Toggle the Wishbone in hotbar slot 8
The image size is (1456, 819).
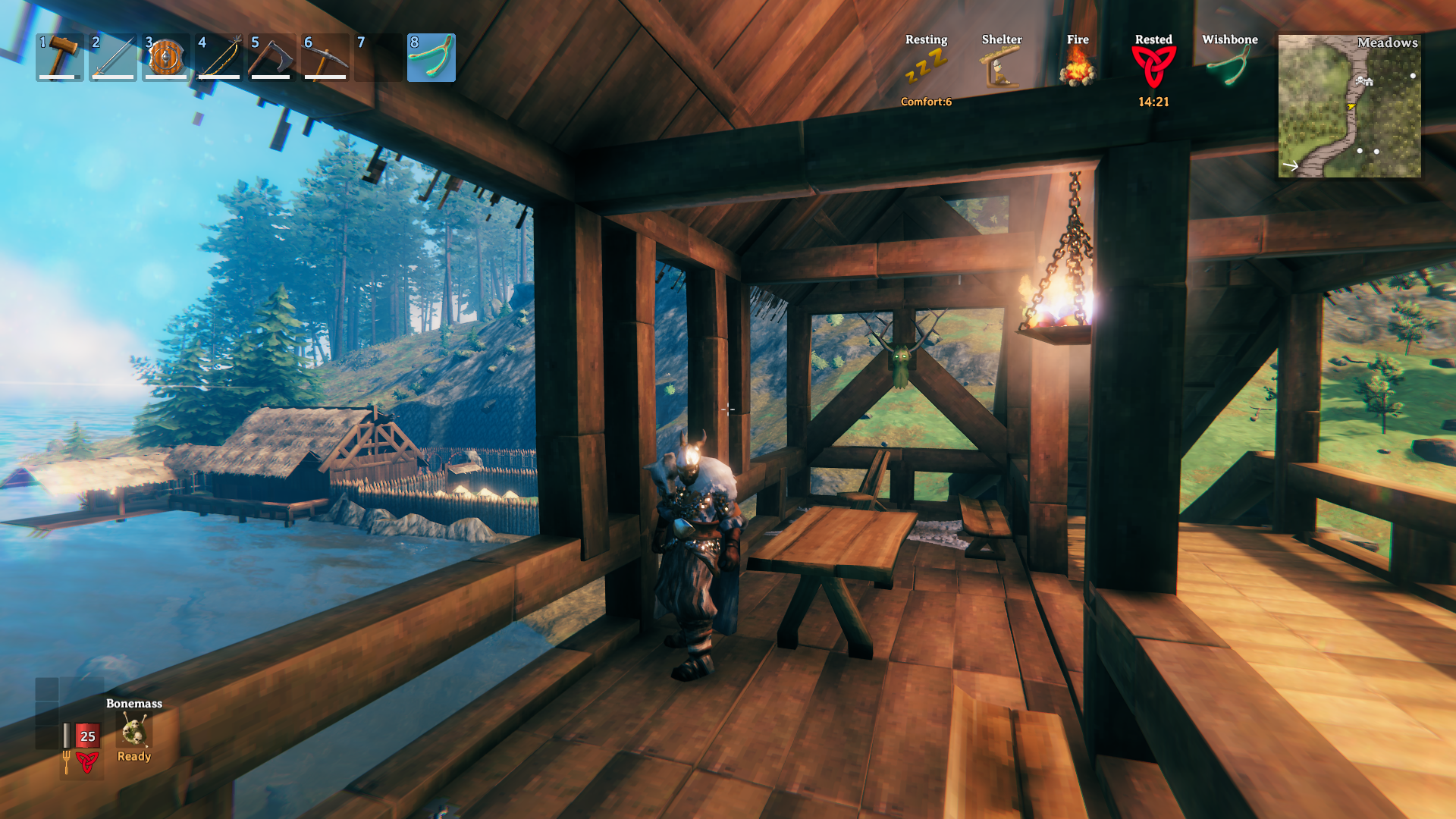pos(431,57)
